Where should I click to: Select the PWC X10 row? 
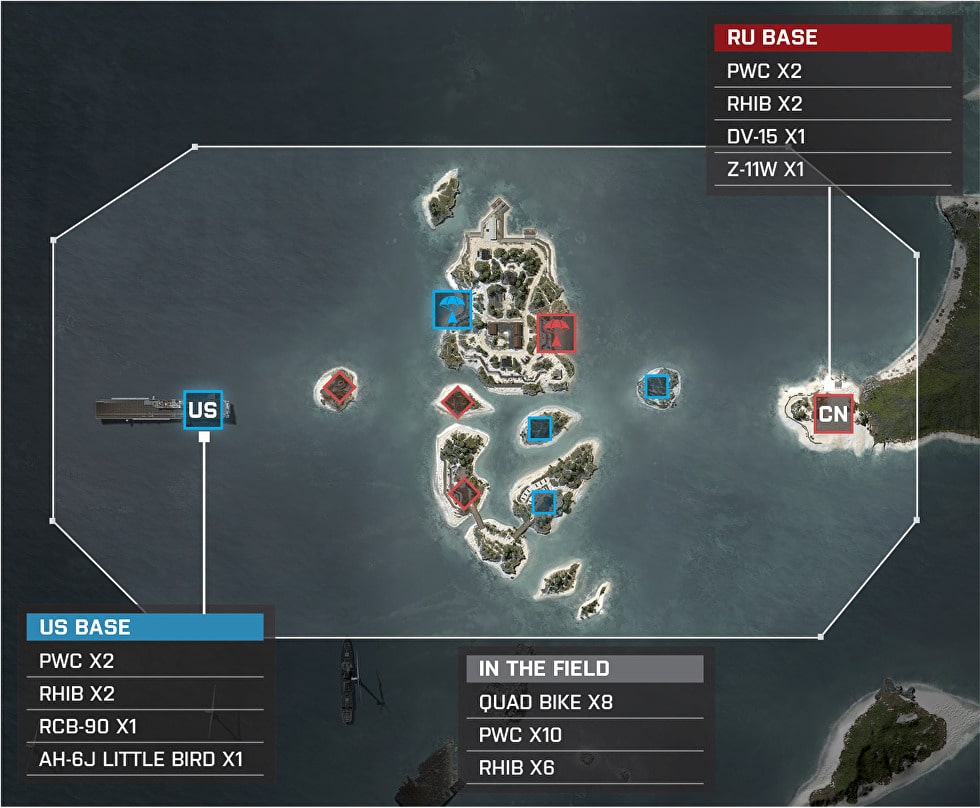(585, 735)
